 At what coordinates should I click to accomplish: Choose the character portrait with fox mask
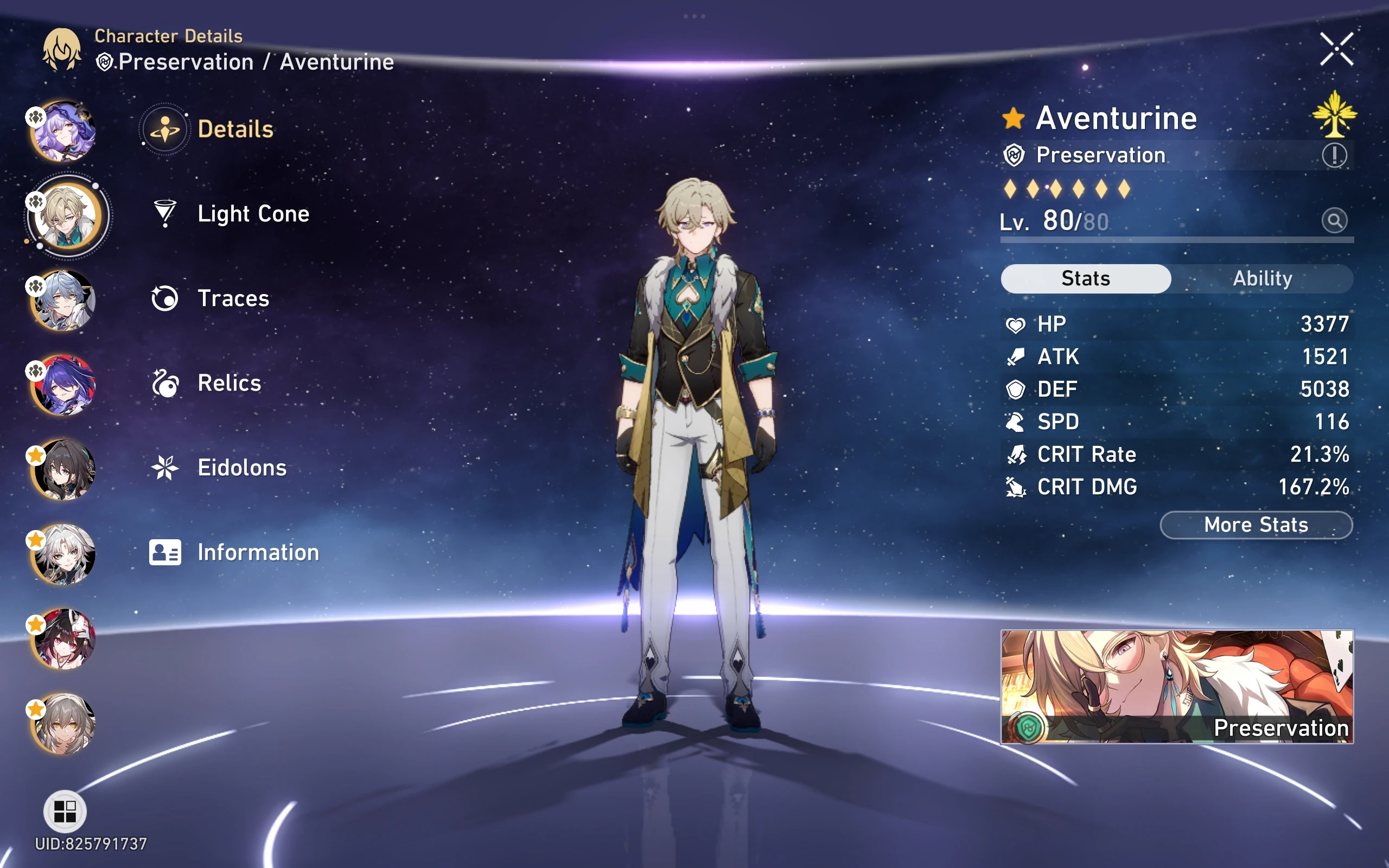63,639
